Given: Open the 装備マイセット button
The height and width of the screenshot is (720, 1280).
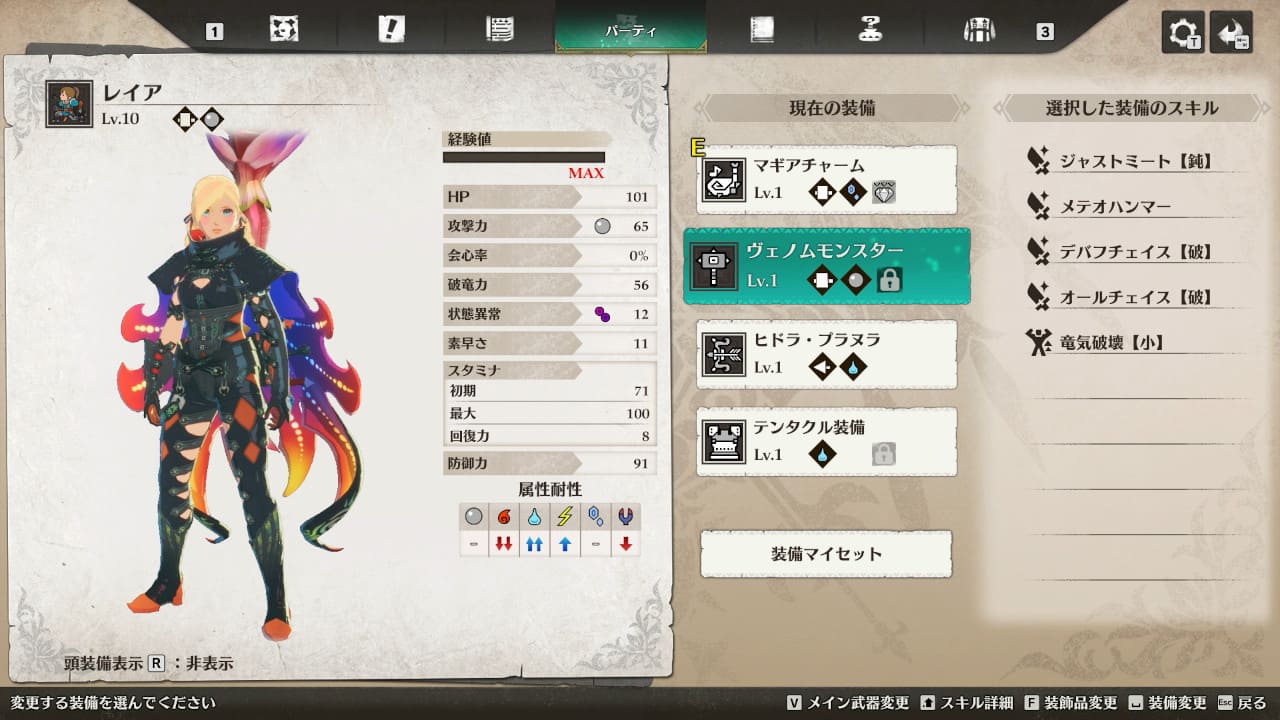Looking at the screenshot, I should (x=826, y=554).
